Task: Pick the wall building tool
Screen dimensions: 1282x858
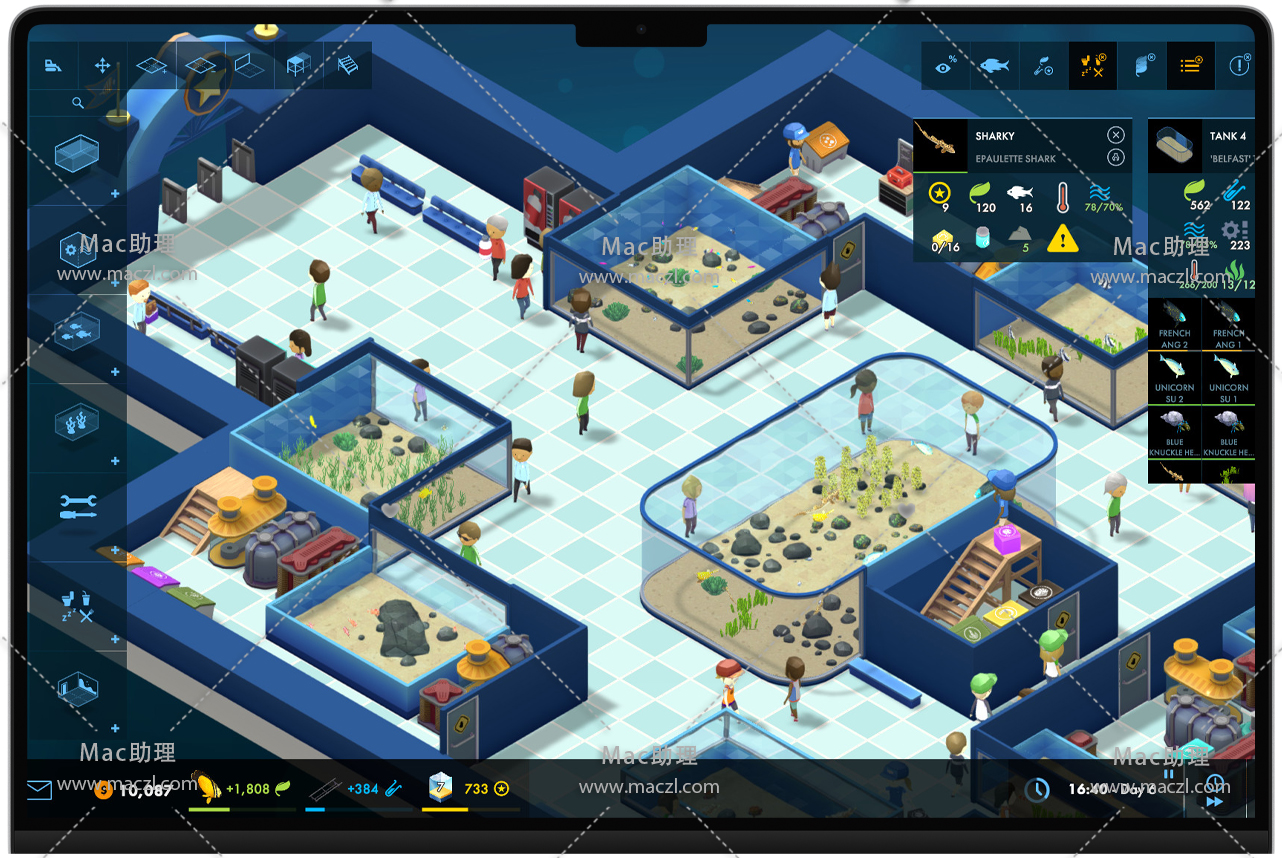Action: [249, 66]
